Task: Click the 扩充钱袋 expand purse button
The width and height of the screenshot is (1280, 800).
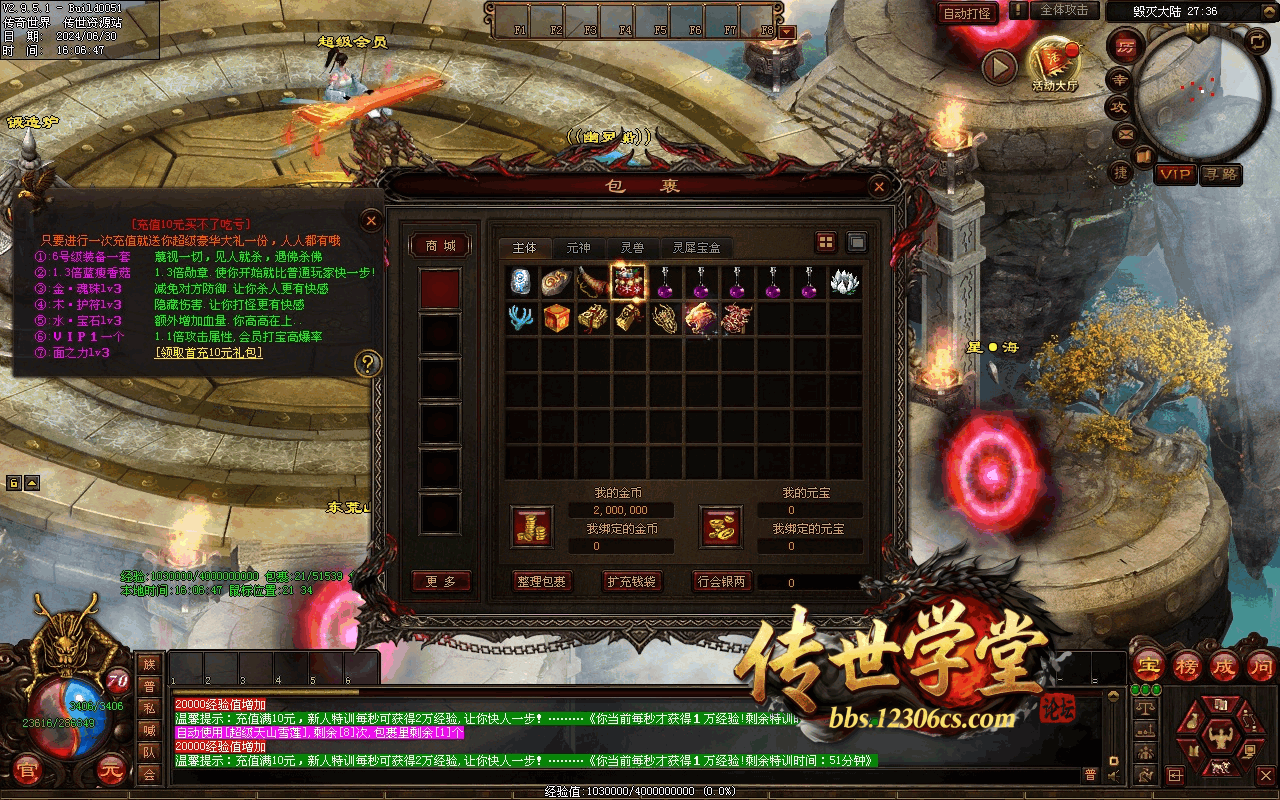Action: coord(632,581)
